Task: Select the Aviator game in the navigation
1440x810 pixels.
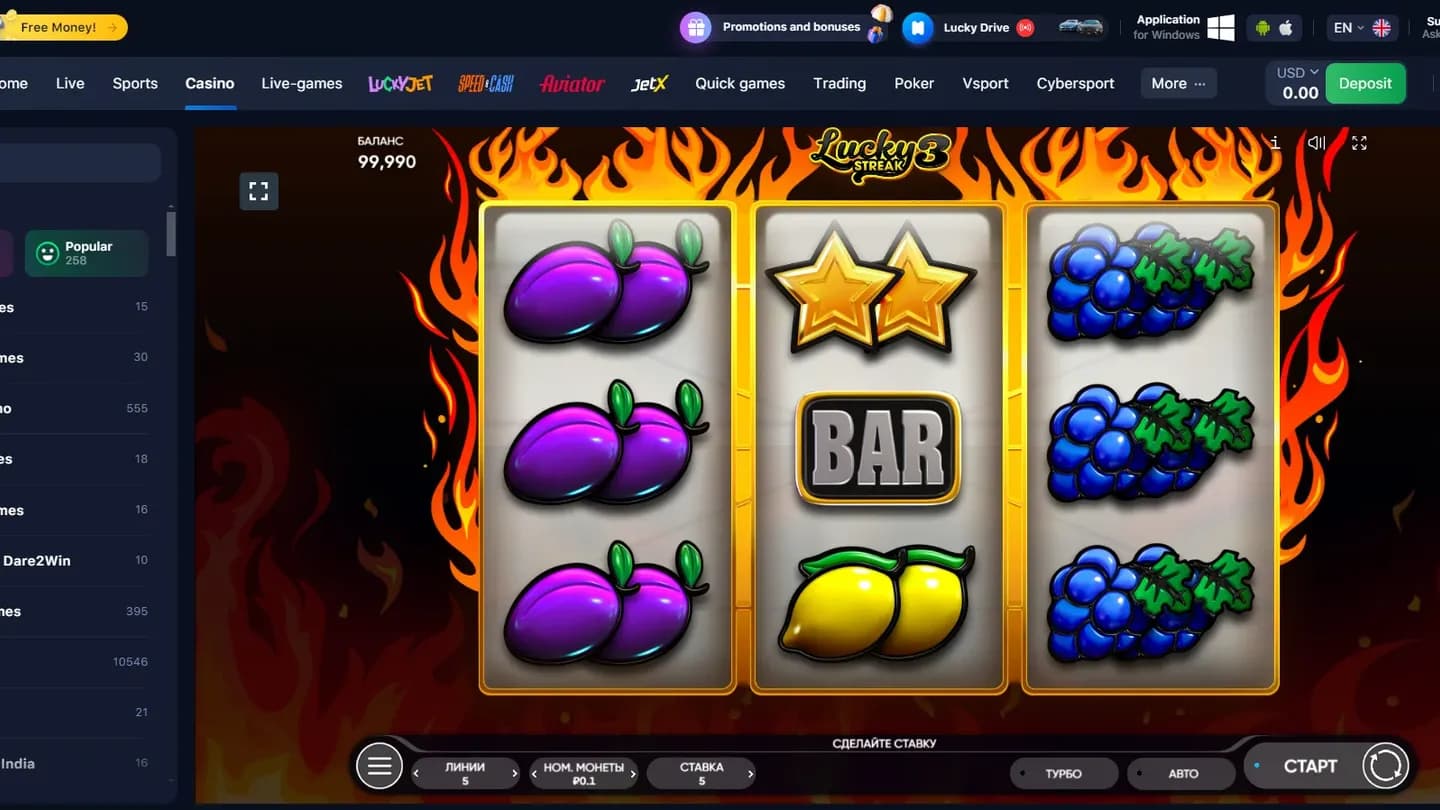Action: pos(571,84)
